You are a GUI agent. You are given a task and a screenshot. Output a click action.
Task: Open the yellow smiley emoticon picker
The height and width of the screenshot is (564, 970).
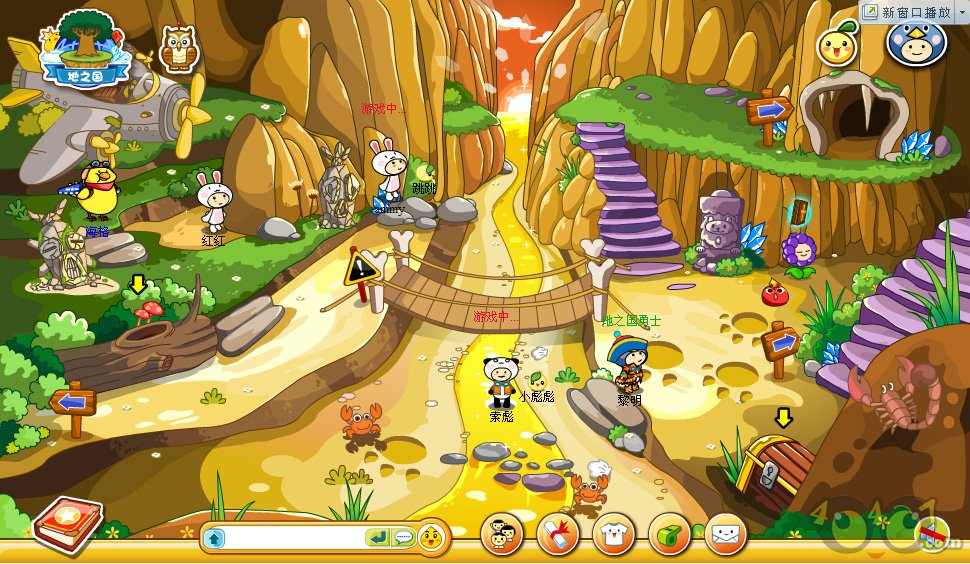click(x=431, y=538)
